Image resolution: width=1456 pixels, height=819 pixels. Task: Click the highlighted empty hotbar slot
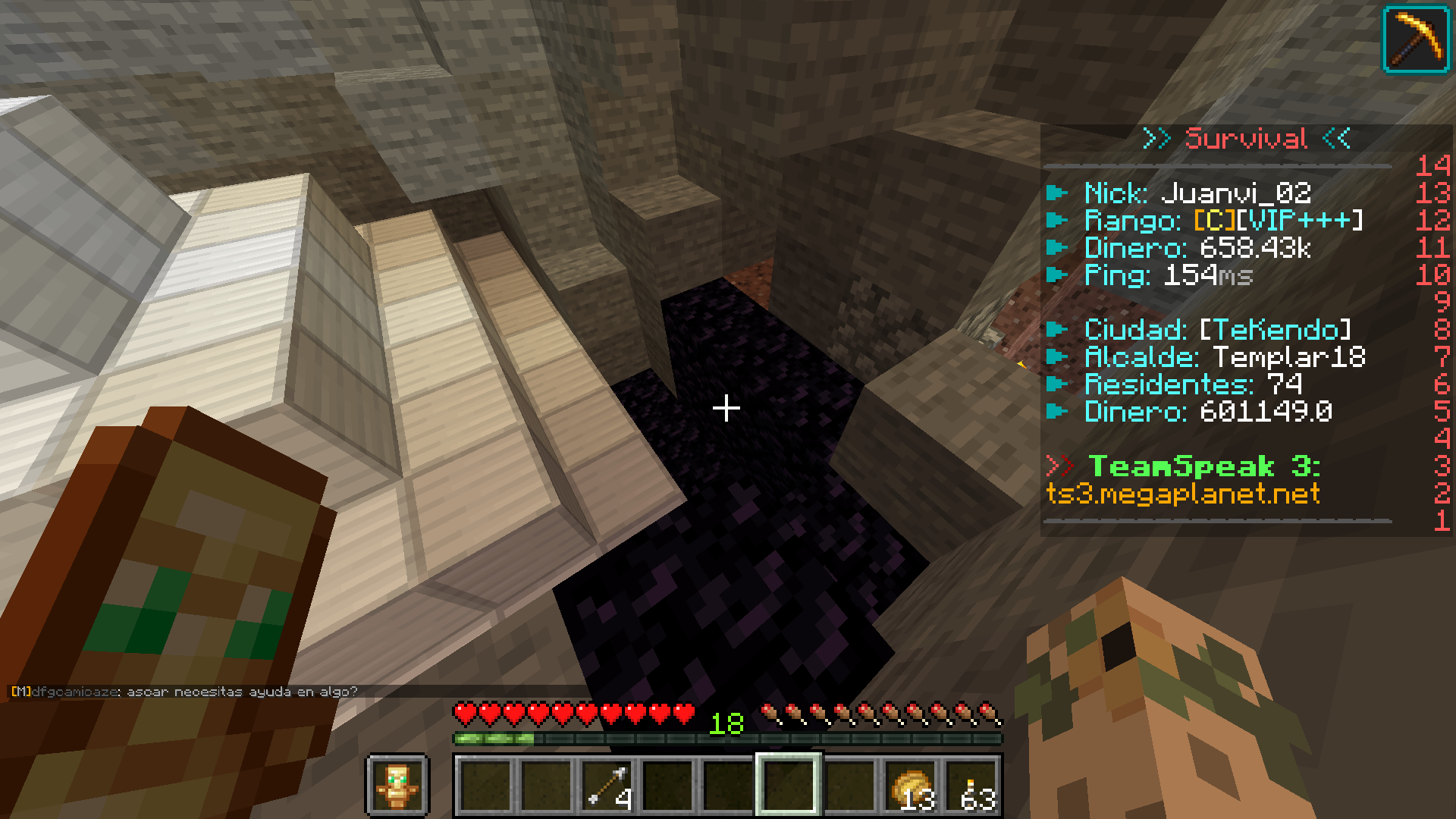point(789,786)
